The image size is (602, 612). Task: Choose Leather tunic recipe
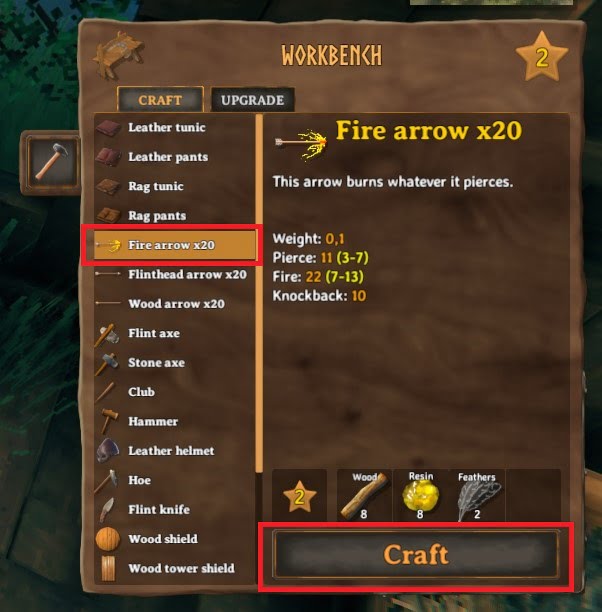(x=167, y=127)
